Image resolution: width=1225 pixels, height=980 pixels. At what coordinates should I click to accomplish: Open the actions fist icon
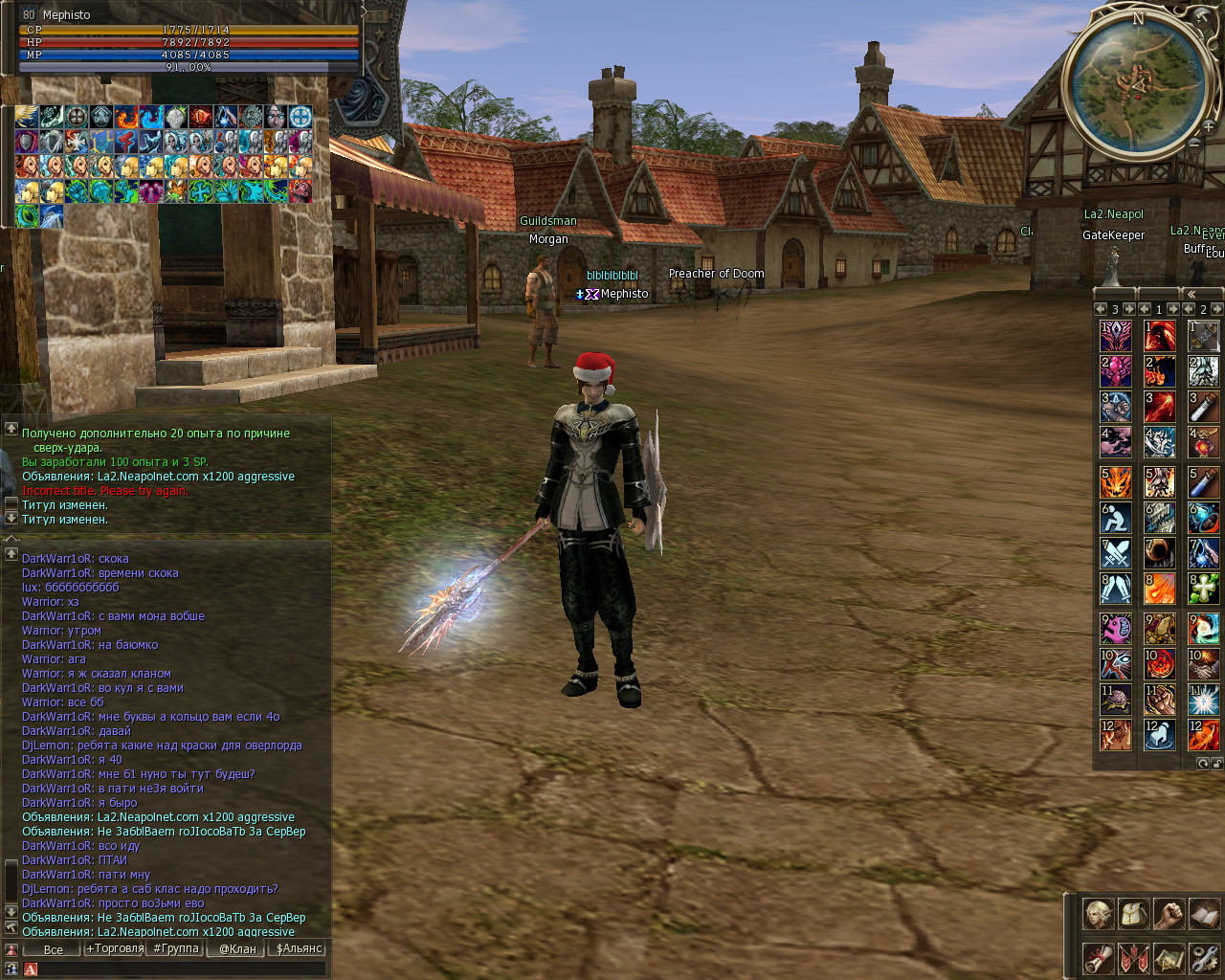point(1169,914)
